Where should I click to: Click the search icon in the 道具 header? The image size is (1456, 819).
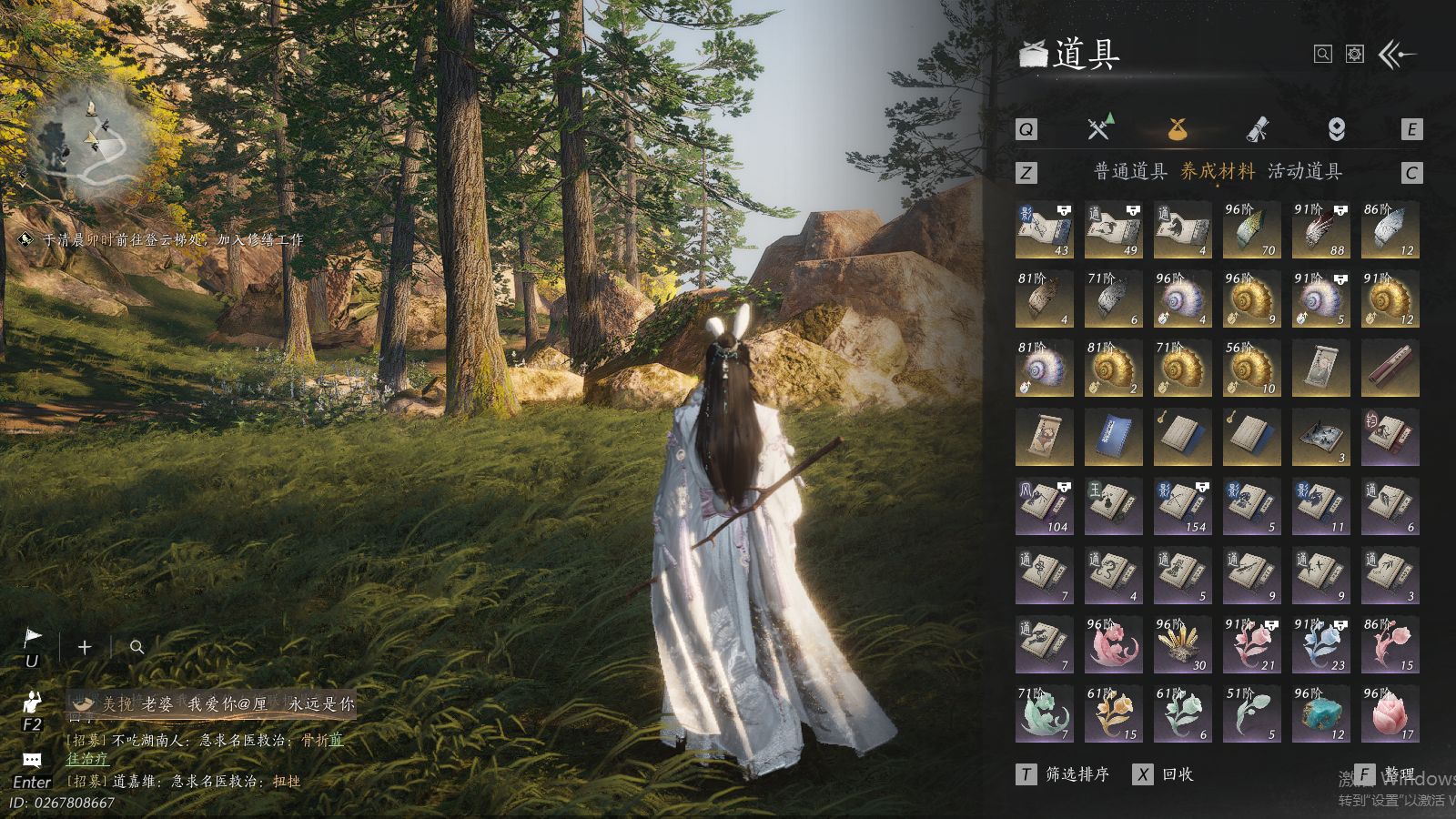1323,55
